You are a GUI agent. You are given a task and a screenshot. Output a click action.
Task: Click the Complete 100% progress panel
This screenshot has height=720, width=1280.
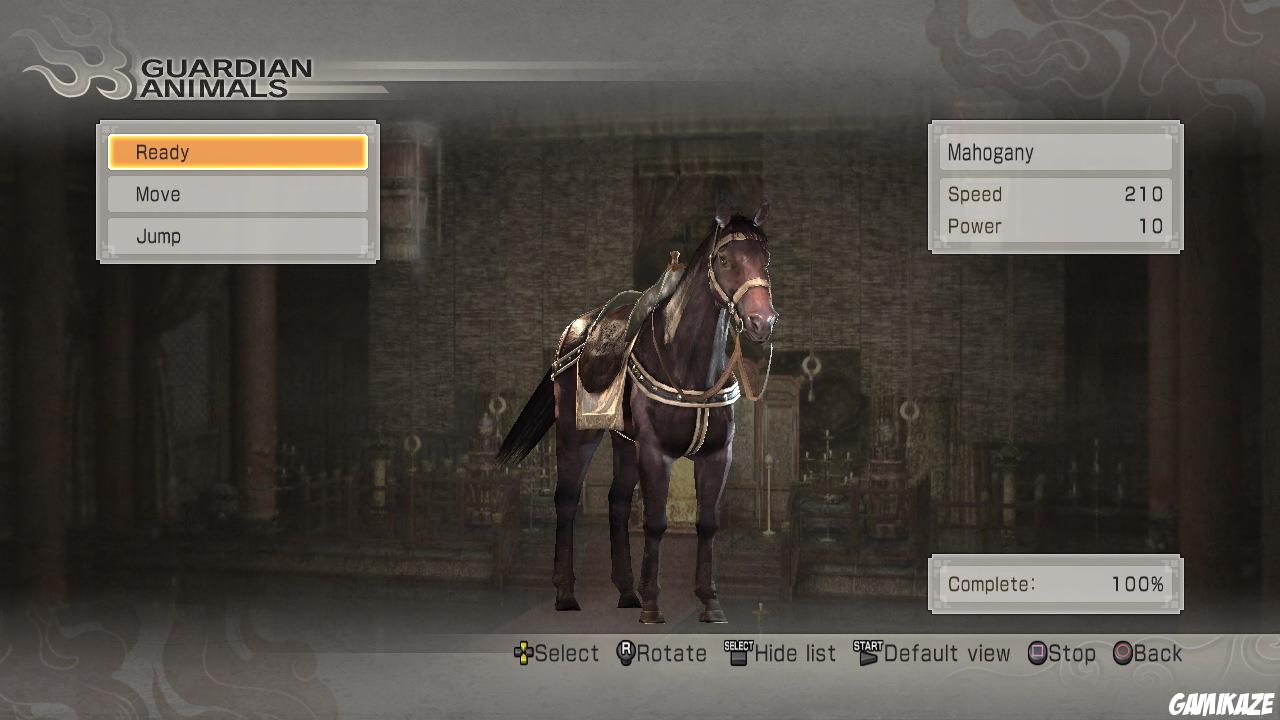tap(1055, 584)
